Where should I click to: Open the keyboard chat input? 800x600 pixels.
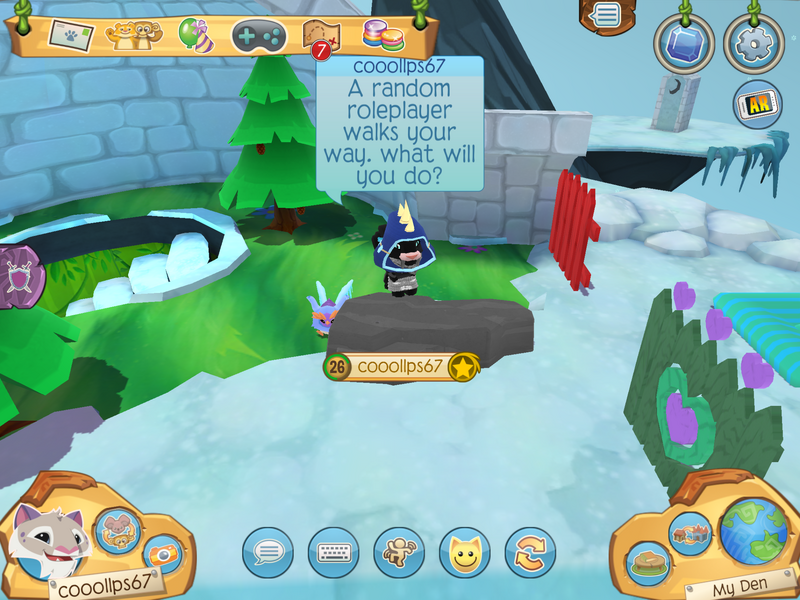[333, 552]
